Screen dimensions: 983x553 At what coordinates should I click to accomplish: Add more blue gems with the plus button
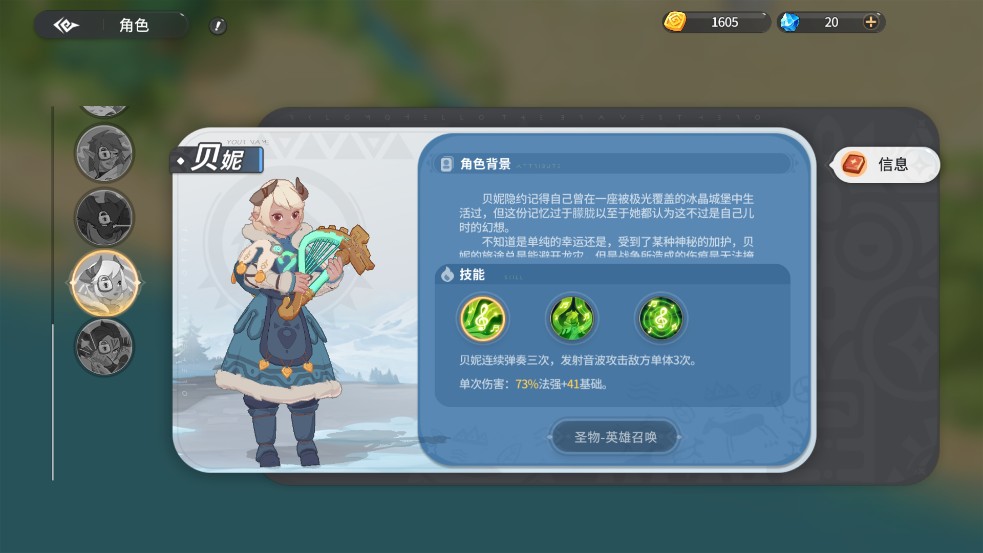click(x=870, y=22)
